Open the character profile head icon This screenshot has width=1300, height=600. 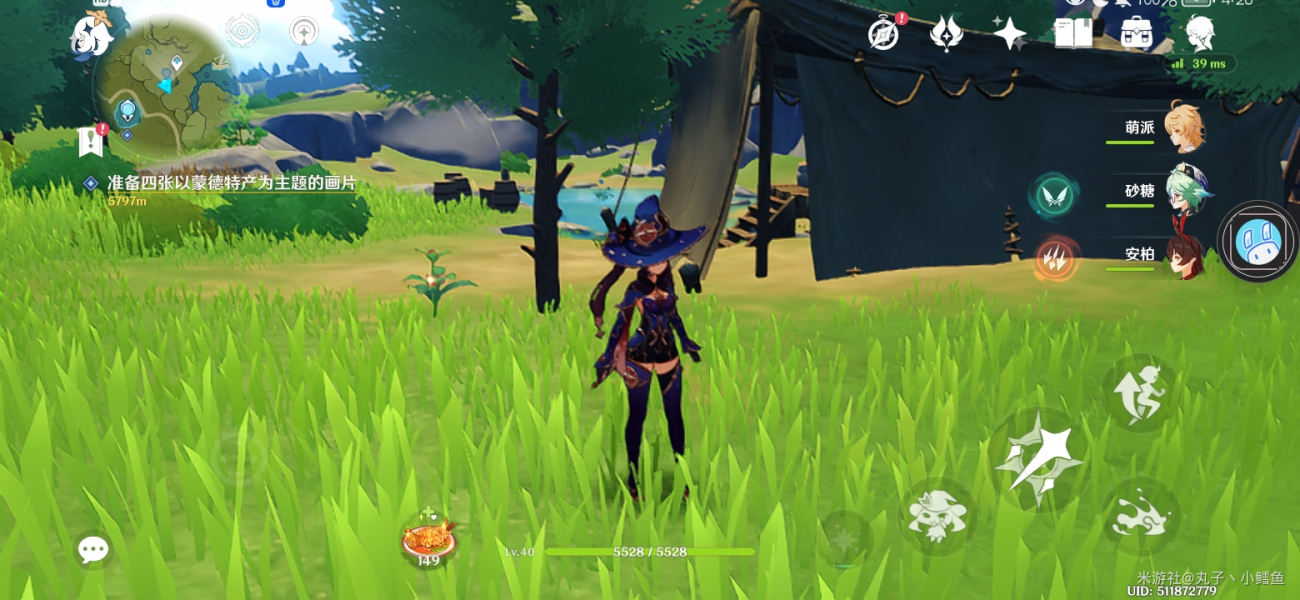(x=1200, y=34)
